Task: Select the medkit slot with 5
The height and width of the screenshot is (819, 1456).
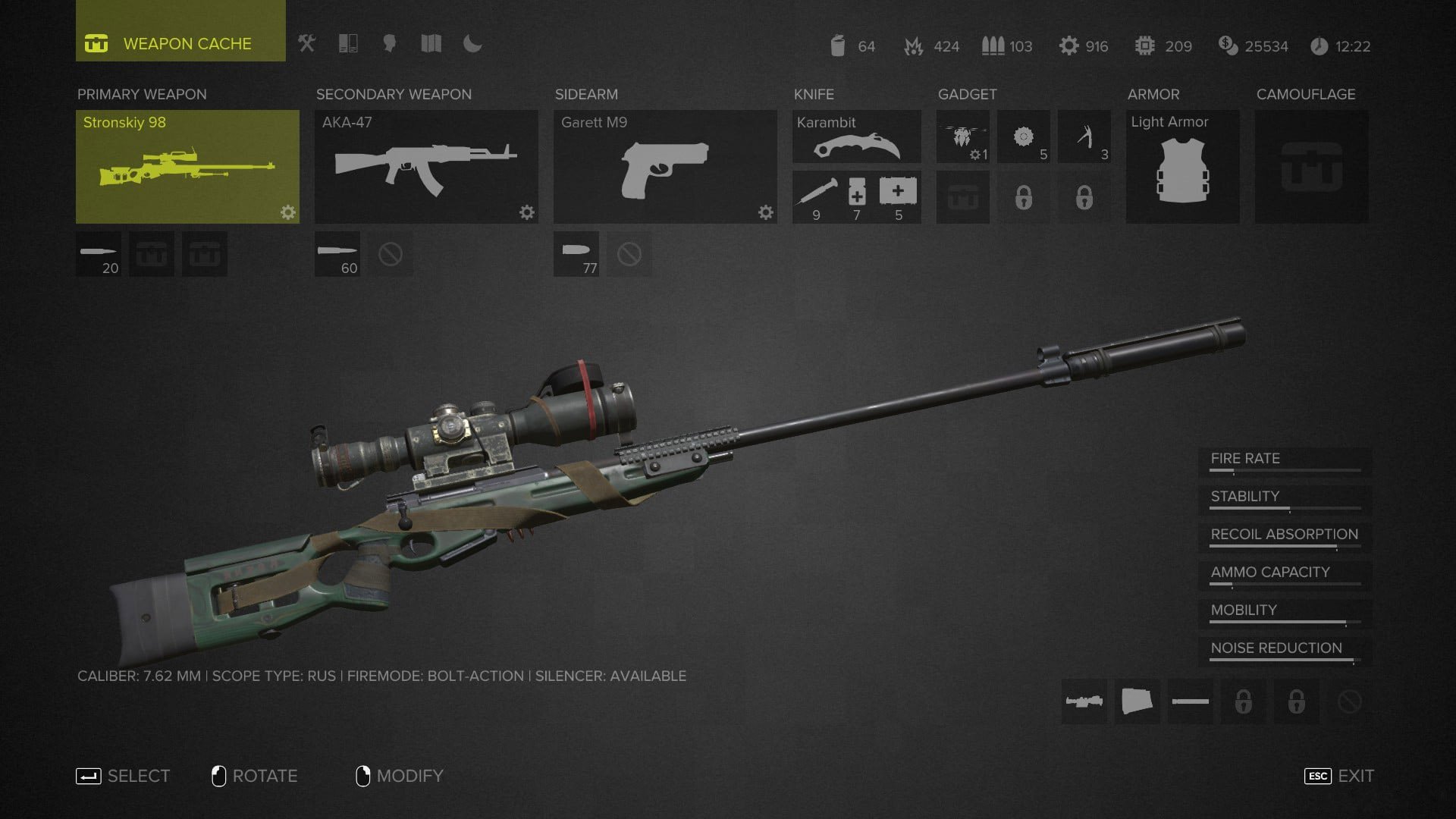Action: 899,197
